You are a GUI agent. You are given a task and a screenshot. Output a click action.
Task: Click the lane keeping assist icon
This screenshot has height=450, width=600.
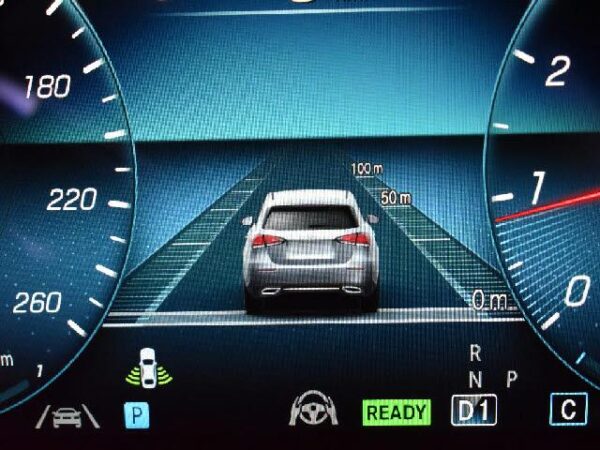coord(68,413)
